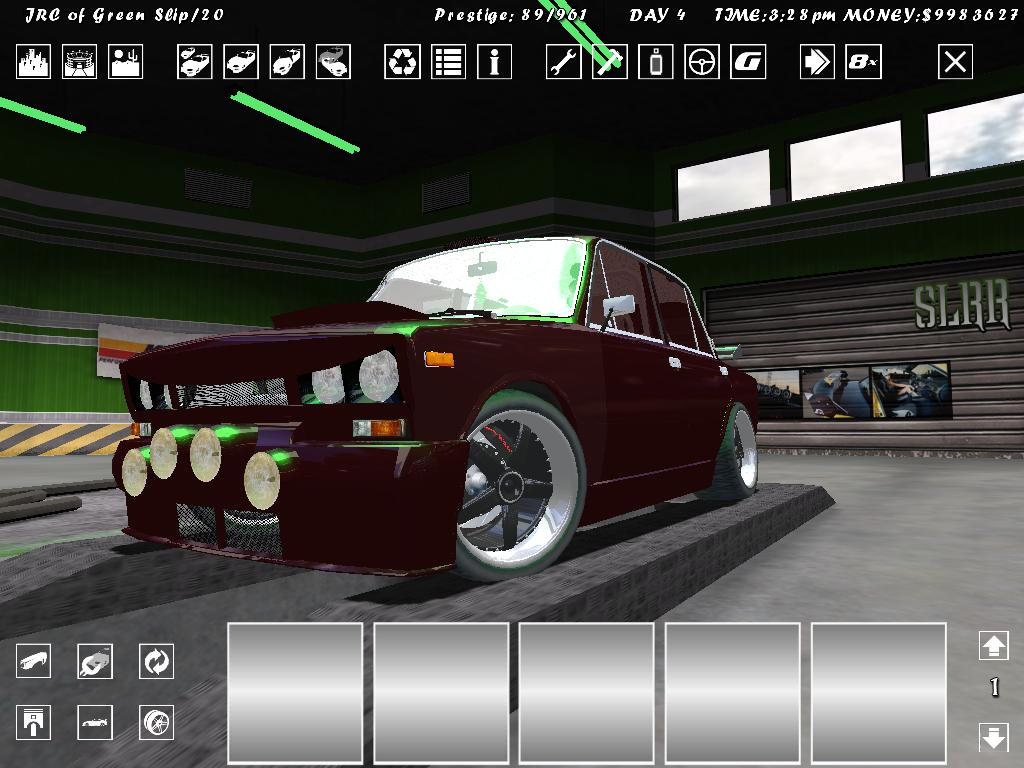Image resolution: width=1024 pixels, height=768 pixels.
Task: Click the rotating arrows icon near parts bin
Action: [157, 661]
